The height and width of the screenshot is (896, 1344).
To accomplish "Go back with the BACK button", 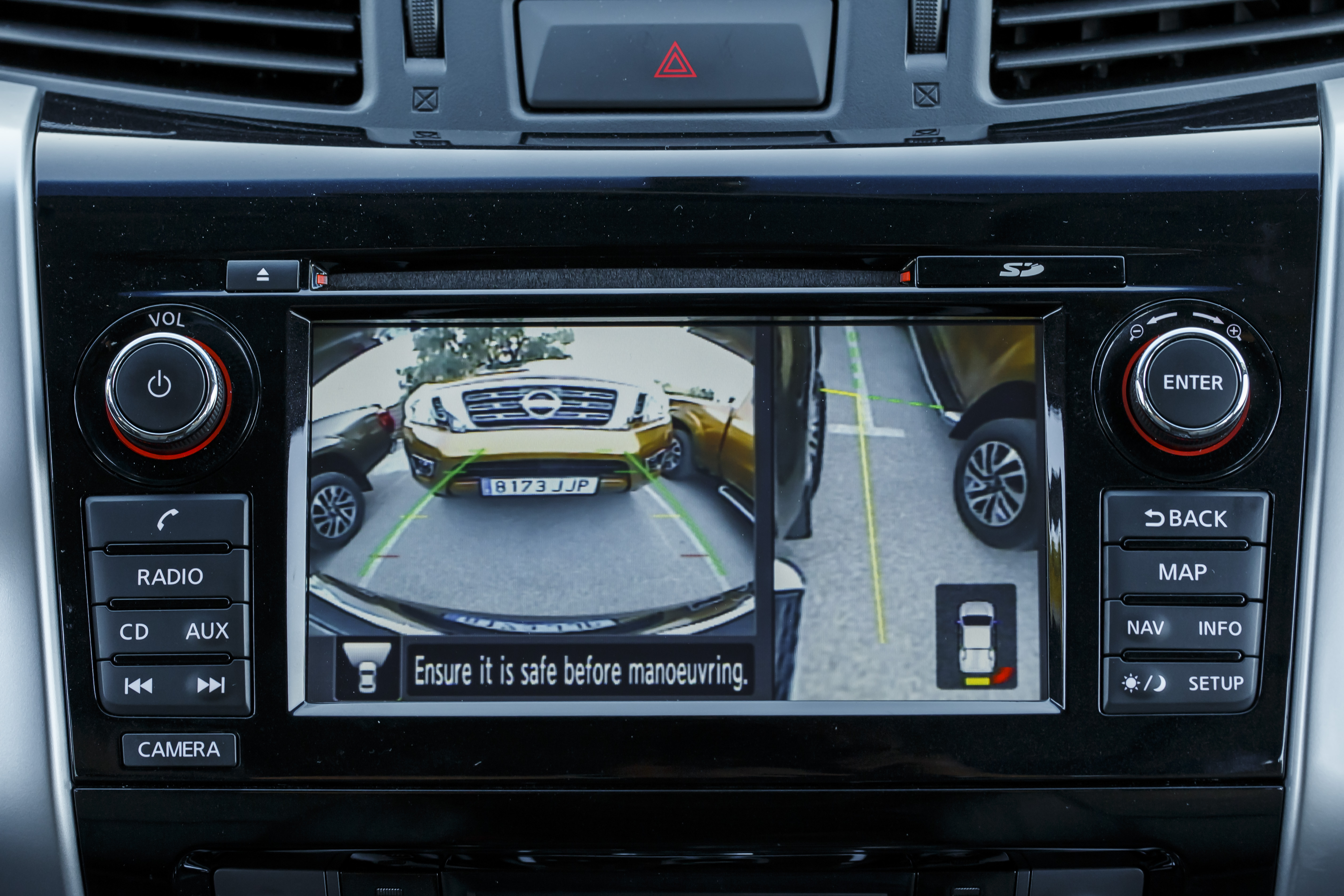I will point(1186,518).
